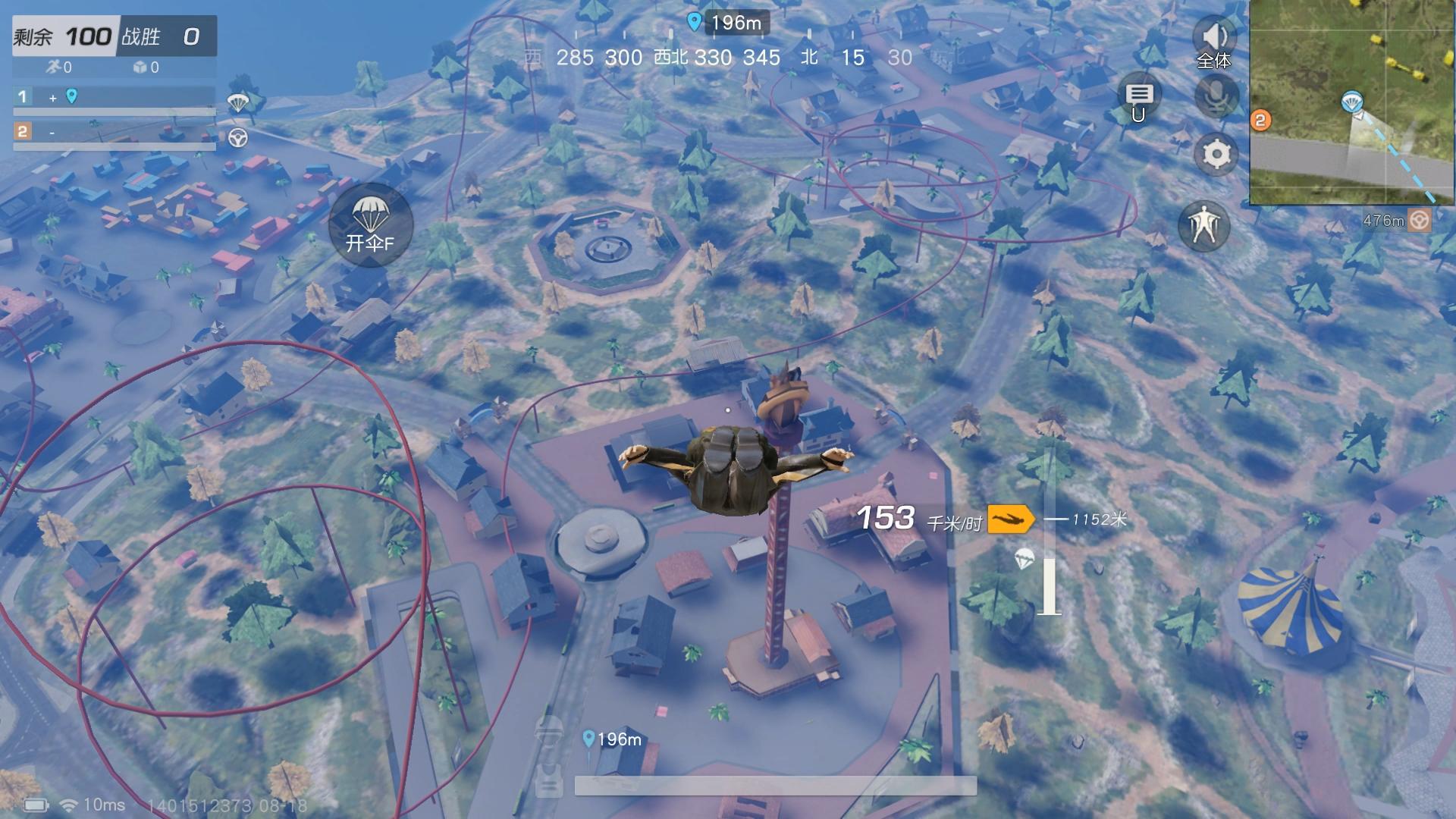Expand the minimap
The width and height of the screenshot is (1456, 819).
[1352, 102]
